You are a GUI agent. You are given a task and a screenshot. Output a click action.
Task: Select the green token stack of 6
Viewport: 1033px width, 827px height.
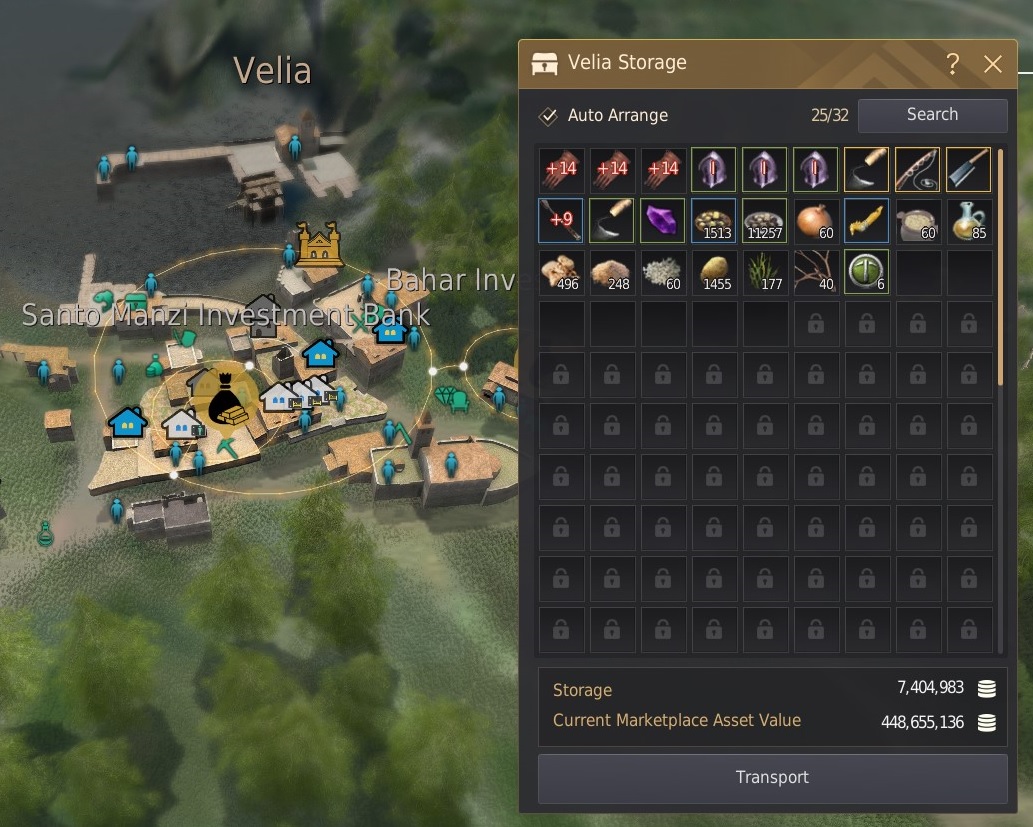coord(866,272)
